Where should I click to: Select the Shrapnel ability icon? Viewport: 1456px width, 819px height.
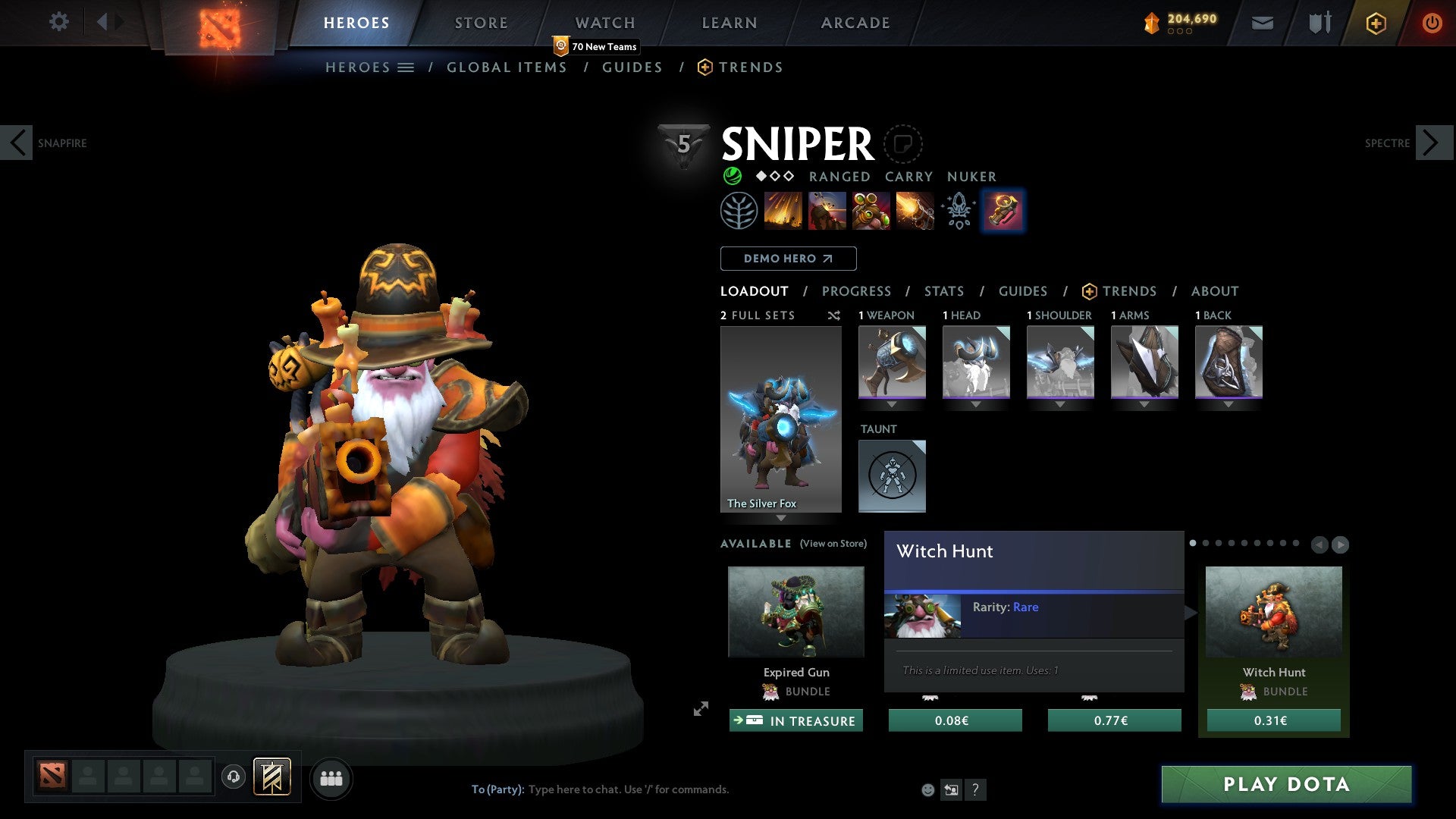pyautogui.click(x=784, y=211)
